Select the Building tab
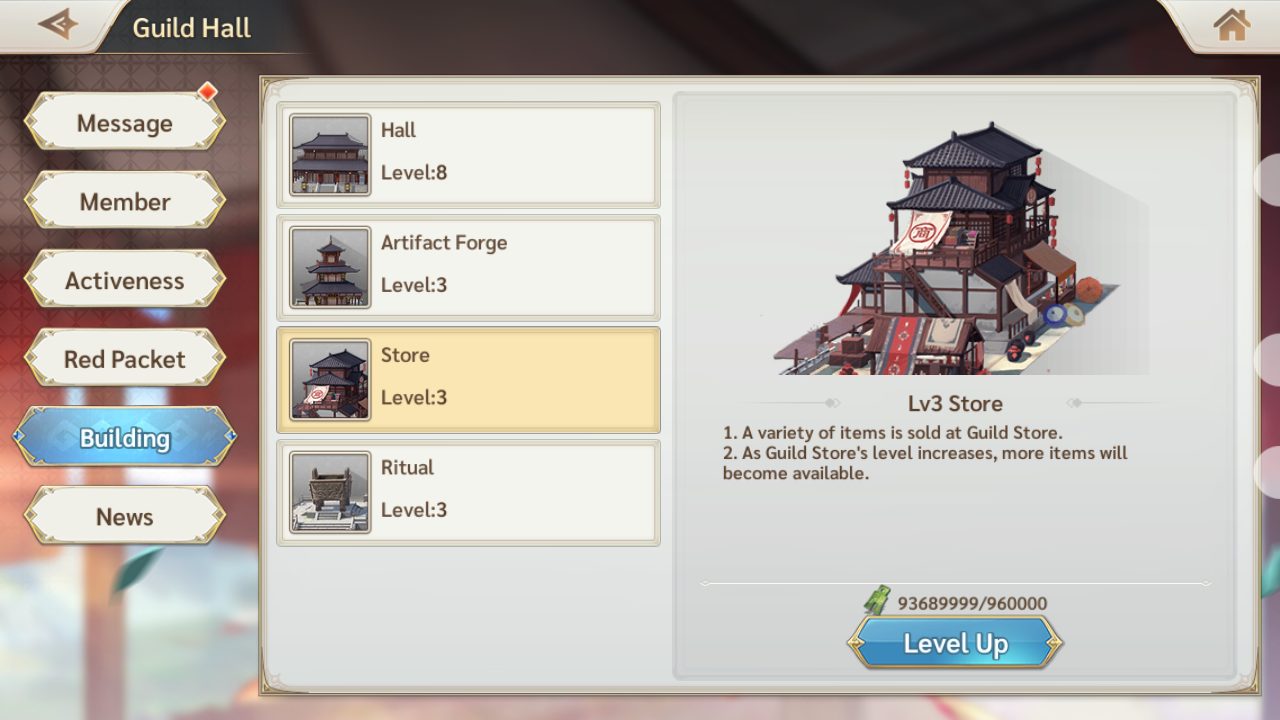Screen dimensions: 1280x720 pos(125,438)
